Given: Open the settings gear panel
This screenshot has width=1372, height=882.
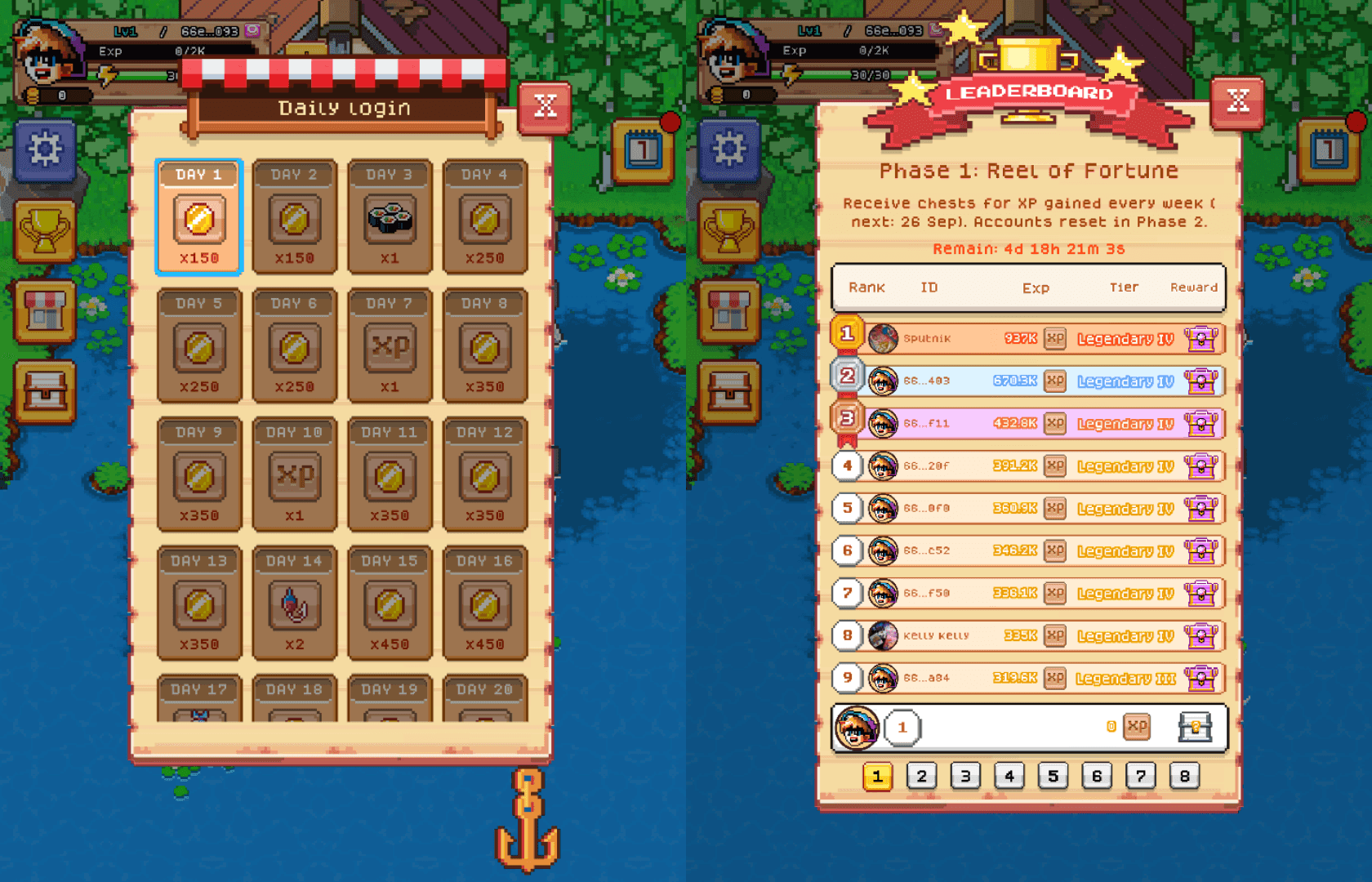Looking at the screenshot, I should click(45, 151).
